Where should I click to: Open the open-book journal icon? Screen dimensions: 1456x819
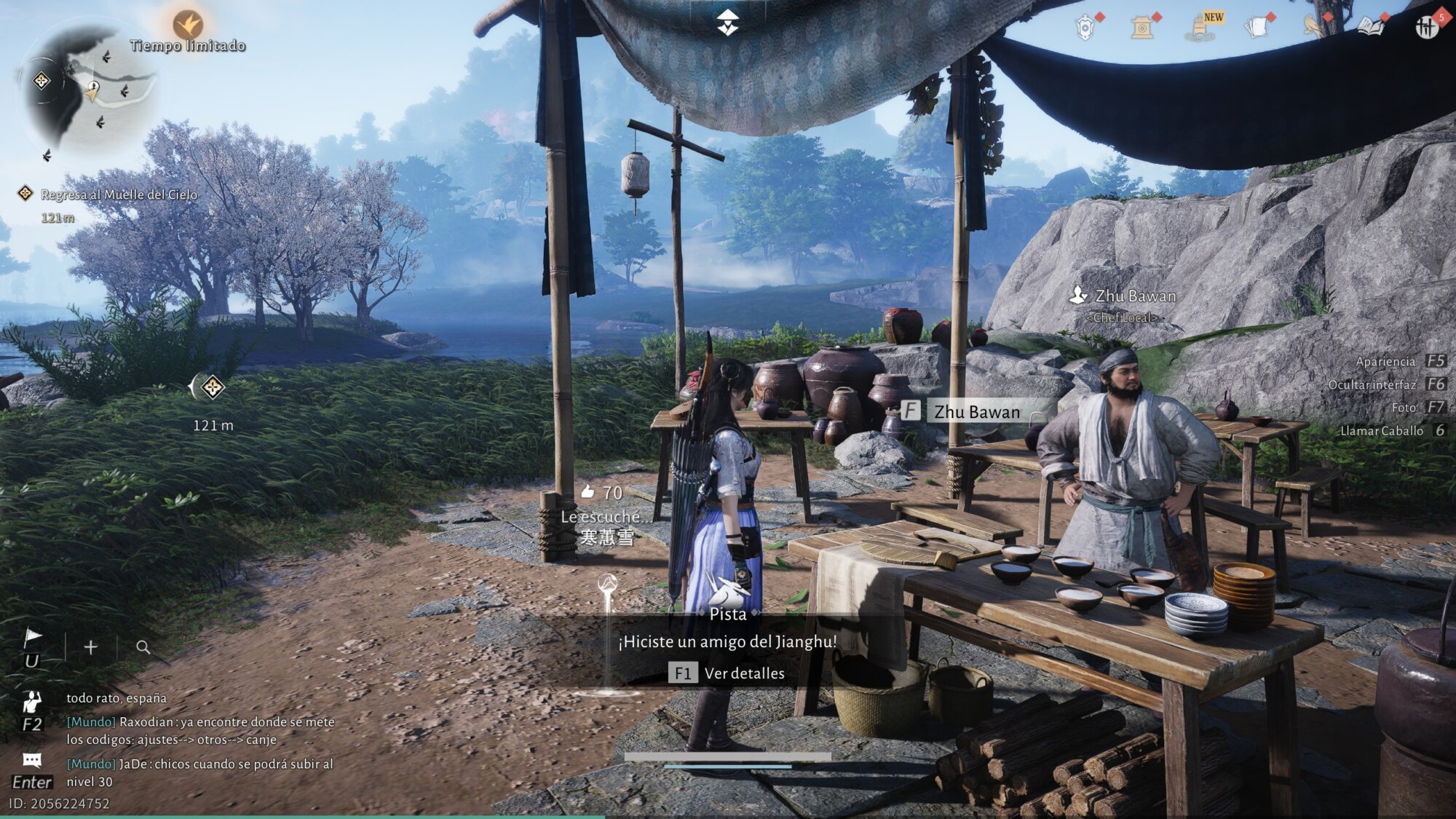point(1370,28)
